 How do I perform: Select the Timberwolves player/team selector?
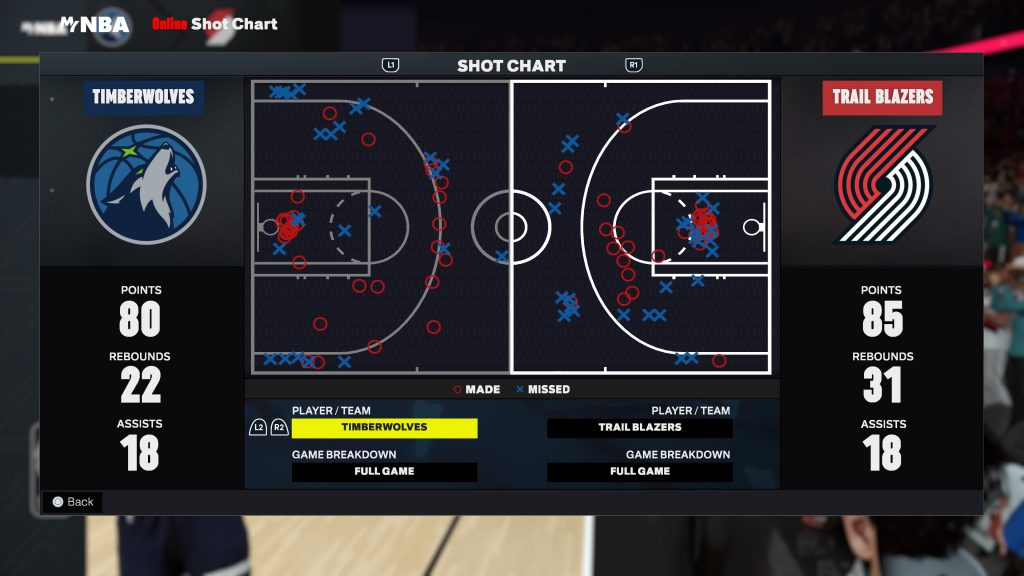point(384,428)
